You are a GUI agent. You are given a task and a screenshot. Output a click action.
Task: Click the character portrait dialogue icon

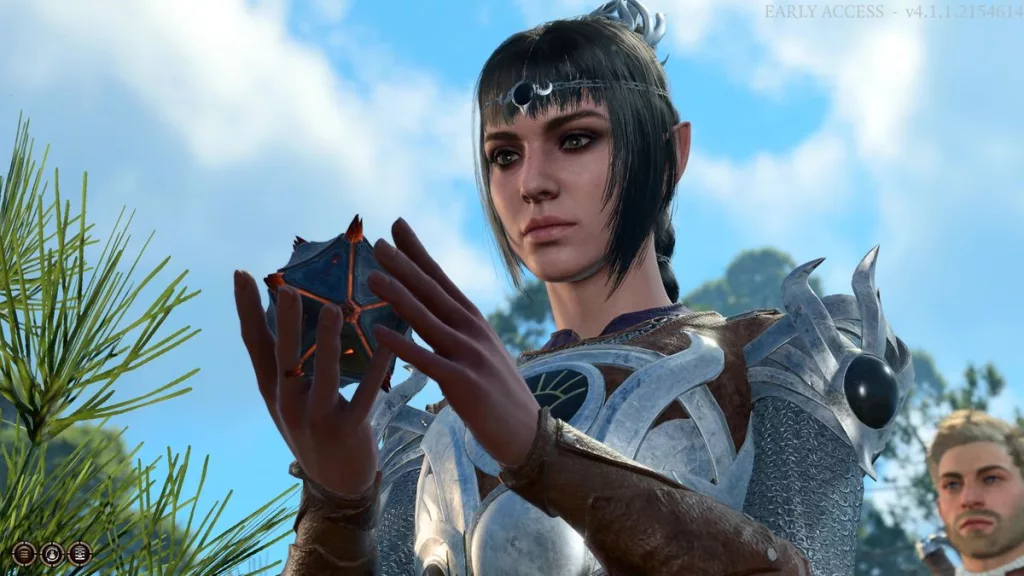click(x=51, y=553)
